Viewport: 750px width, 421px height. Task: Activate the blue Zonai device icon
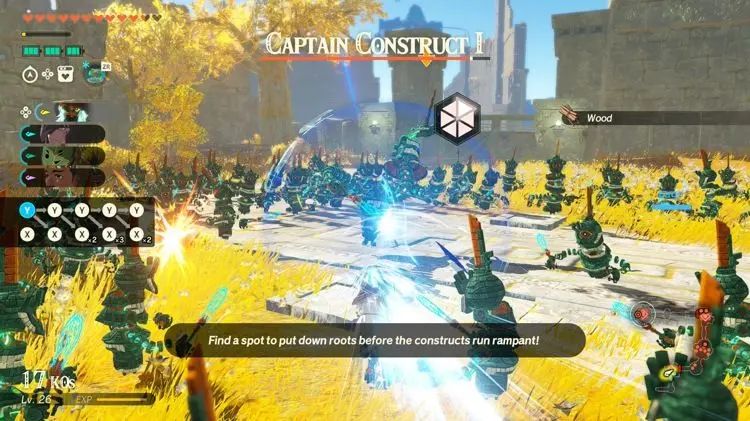pos(96,73)
